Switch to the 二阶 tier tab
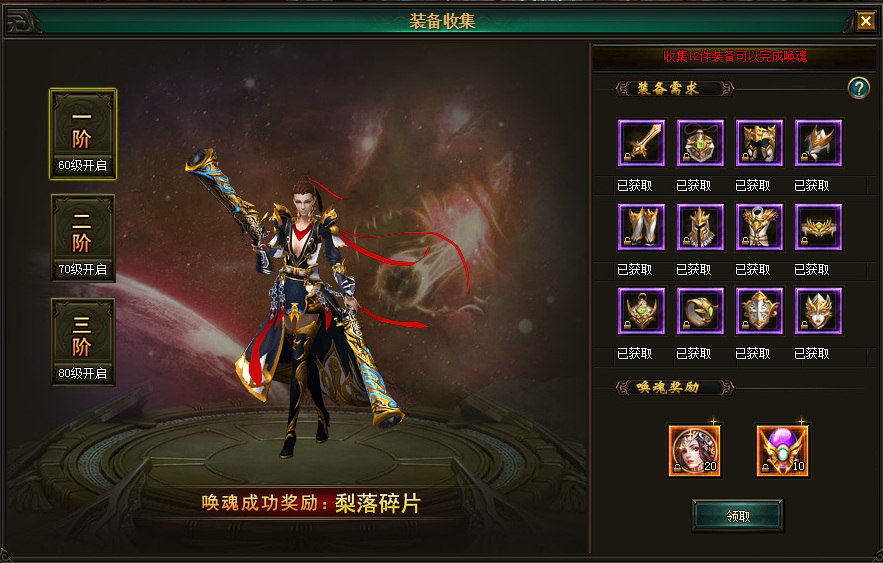Viewport: 883px width, 563px height. coord(83,238)
